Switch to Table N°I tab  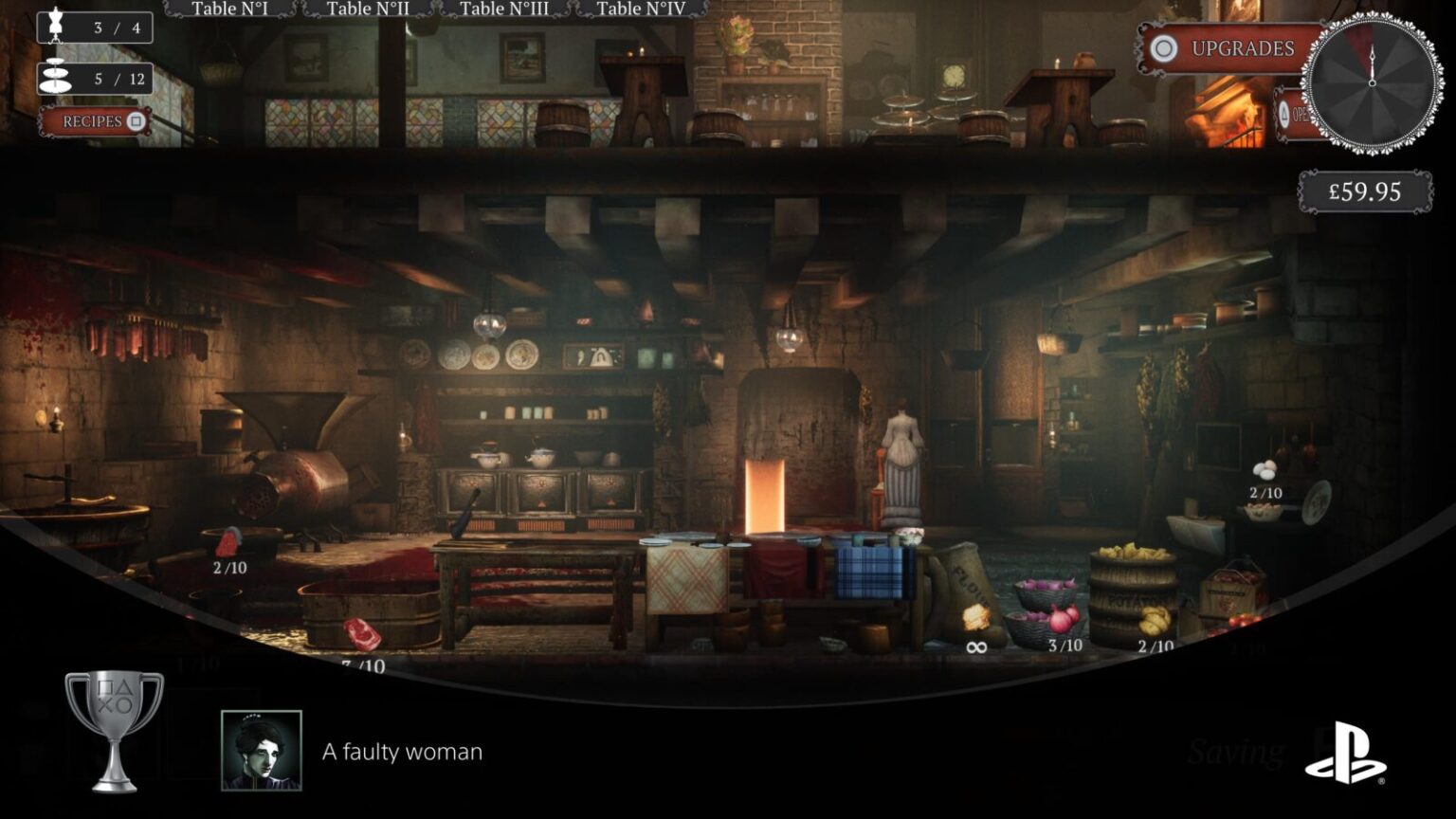229,9
